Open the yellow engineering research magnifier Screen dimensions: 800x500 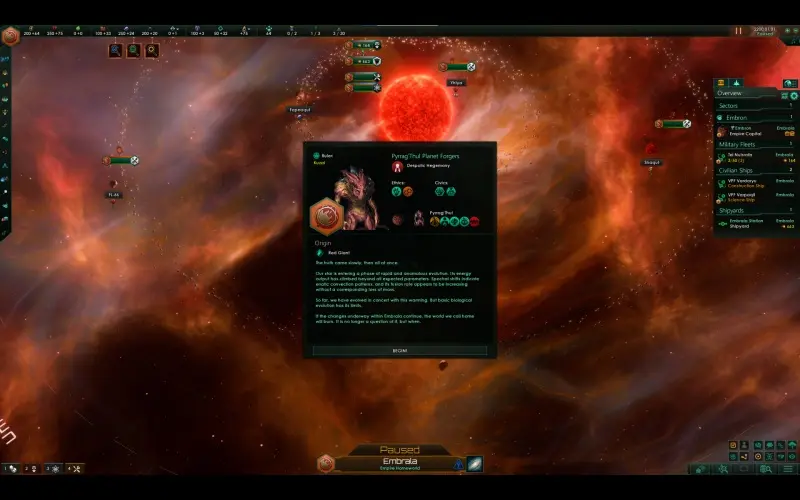(152, 49)
